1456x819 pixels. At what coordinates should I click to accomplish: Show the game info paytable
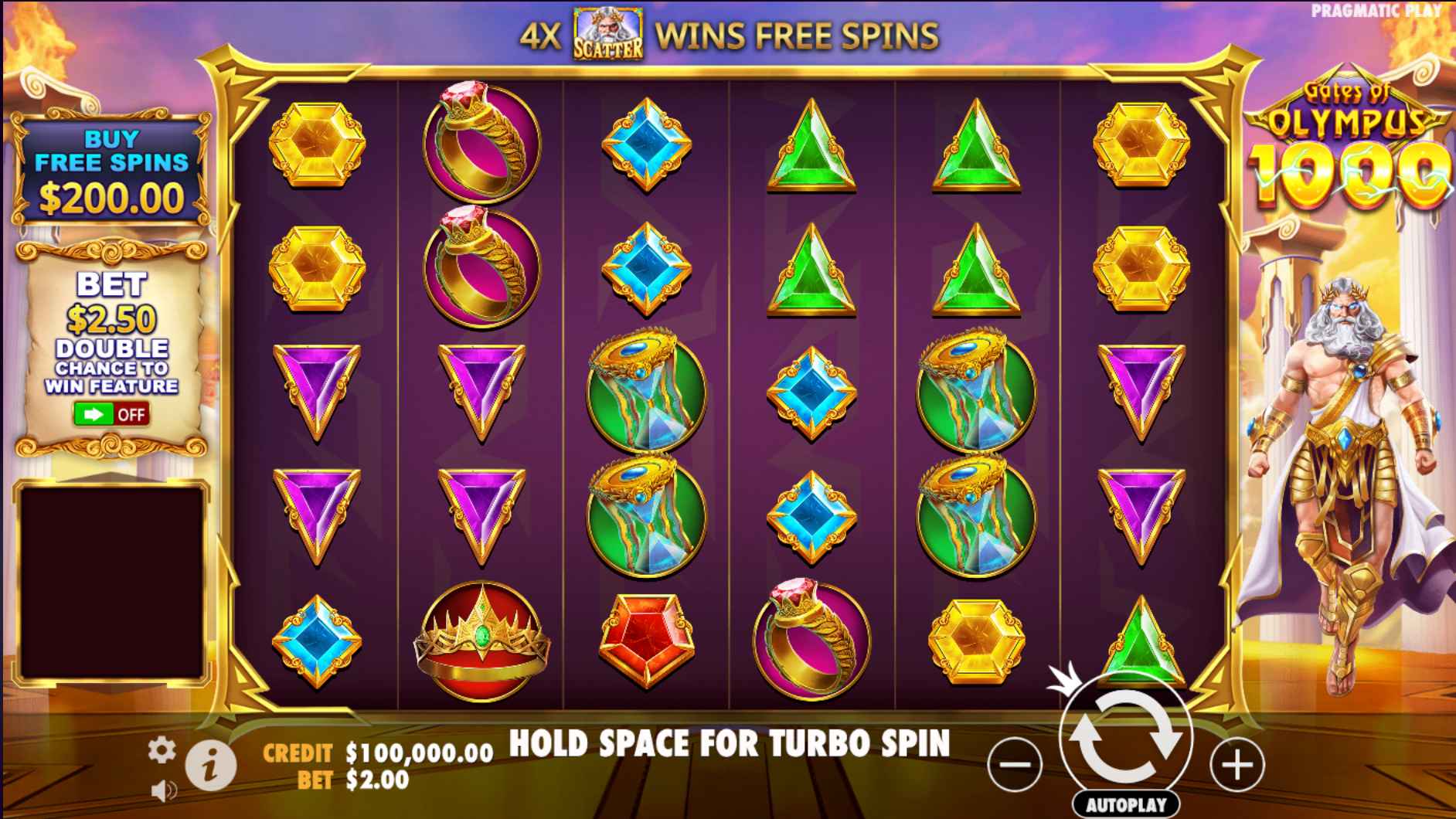[x=210, y=765]
